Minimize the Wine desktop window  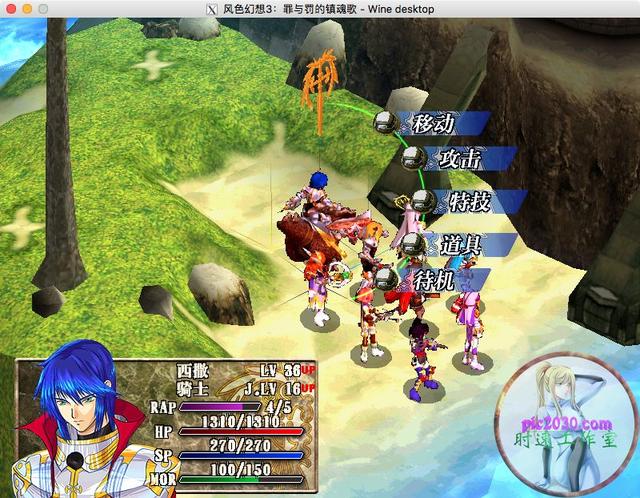[27, 9]
